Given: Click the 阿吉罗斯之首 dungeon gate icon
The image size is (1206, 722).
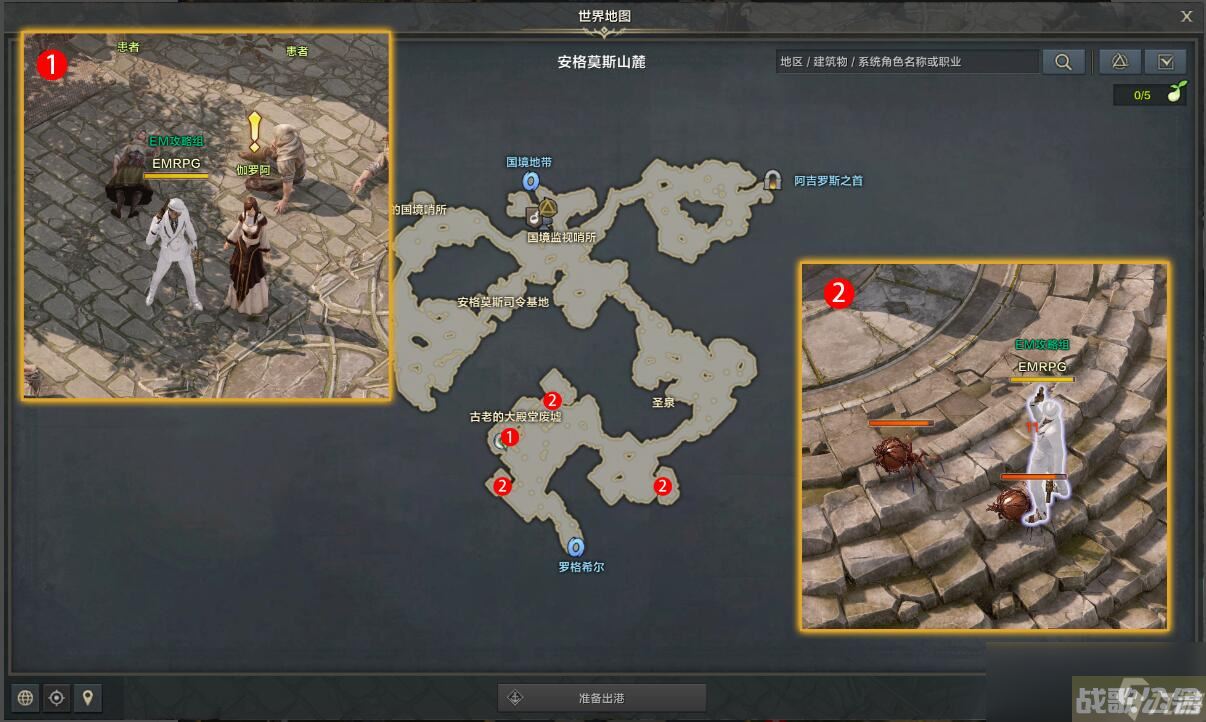Looking at the screenshot, I should point(772,180).
